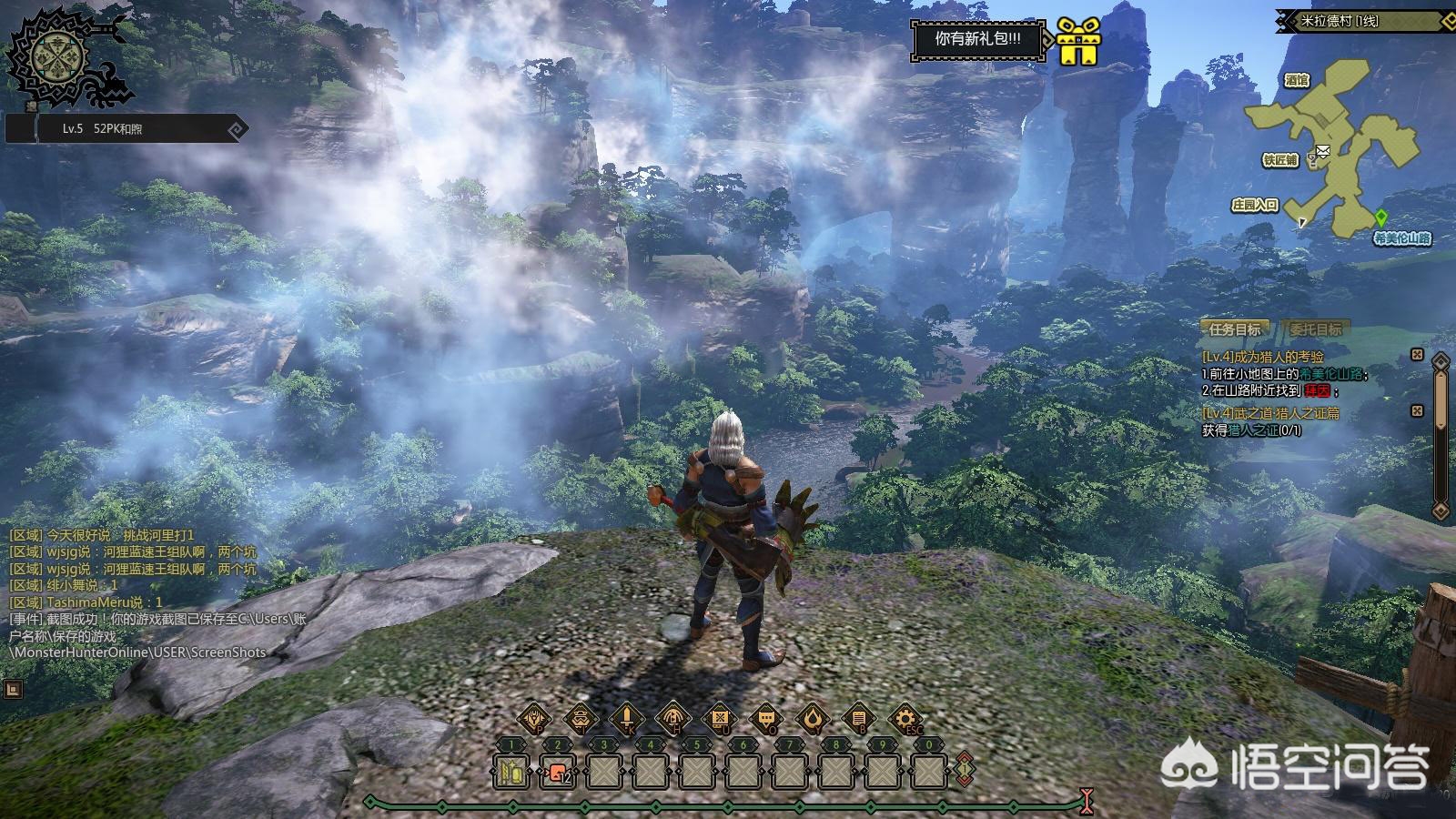
Task: Switch to the 任务目标 quest tab
Action: pos(1234,329)
